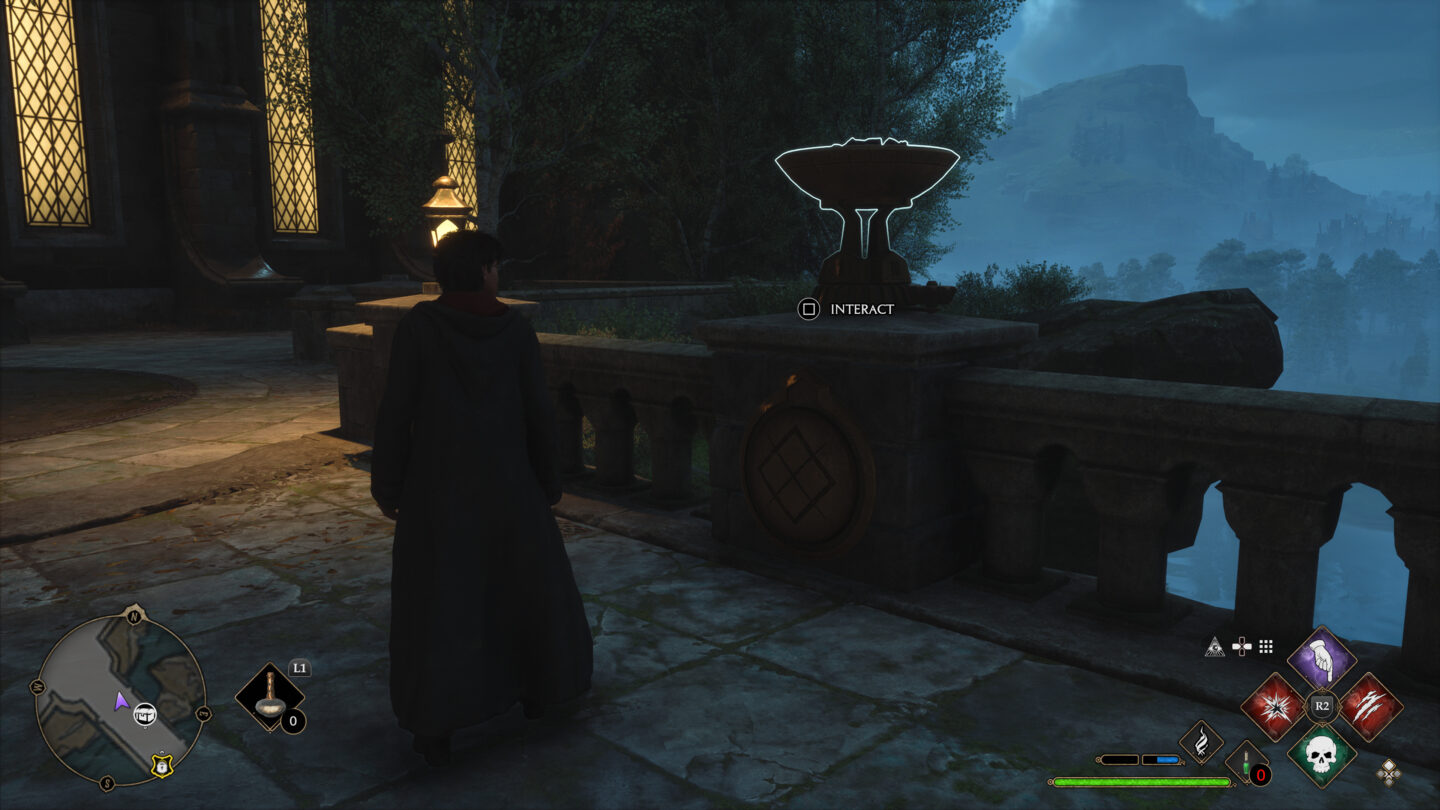Click the eye-in-triangle icon
Screen dimensions: 1440x810
point(1214,647)
